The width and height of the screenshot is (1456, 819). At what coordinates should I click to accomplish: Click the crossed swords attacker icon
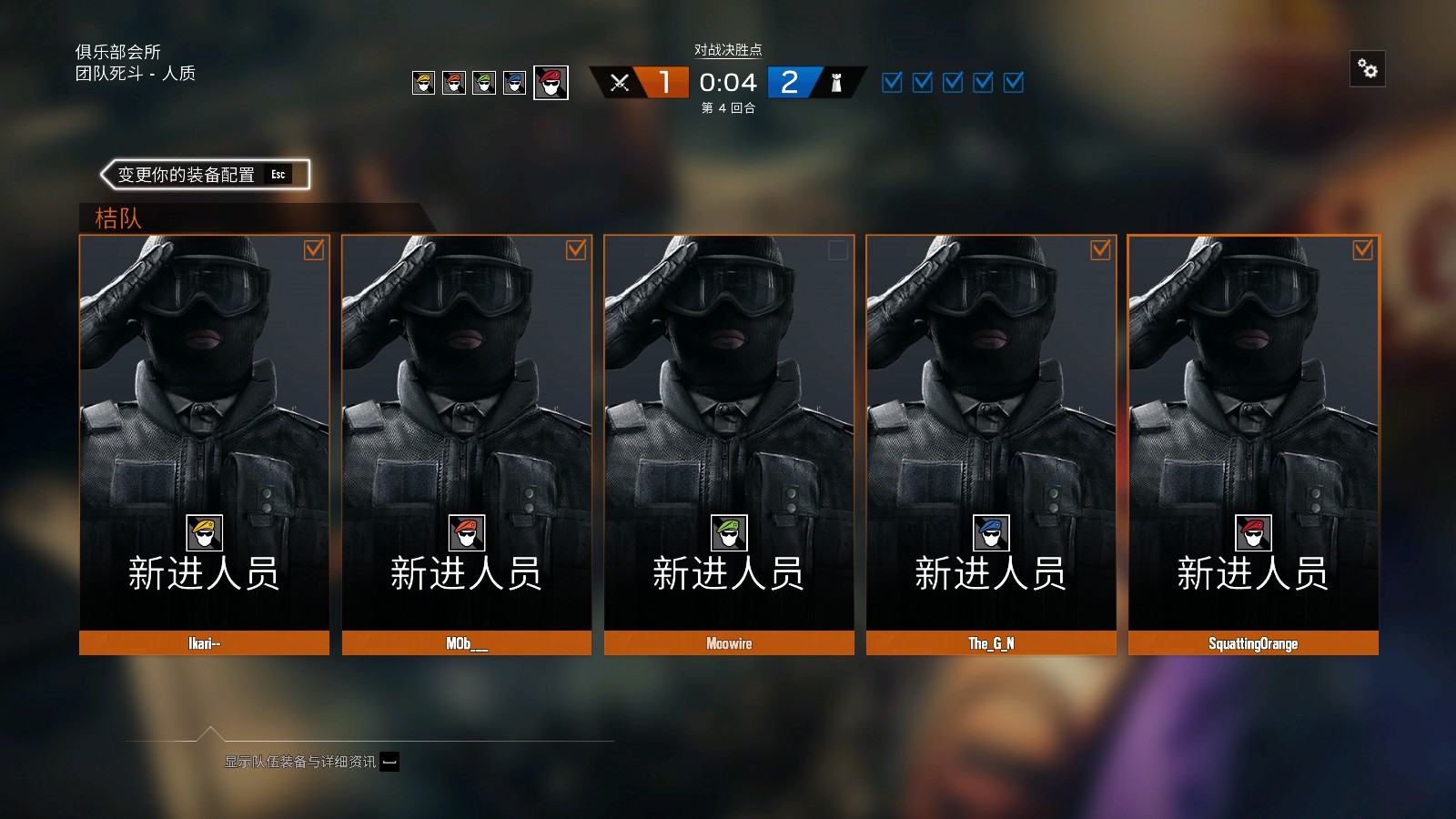coord(621,83)
